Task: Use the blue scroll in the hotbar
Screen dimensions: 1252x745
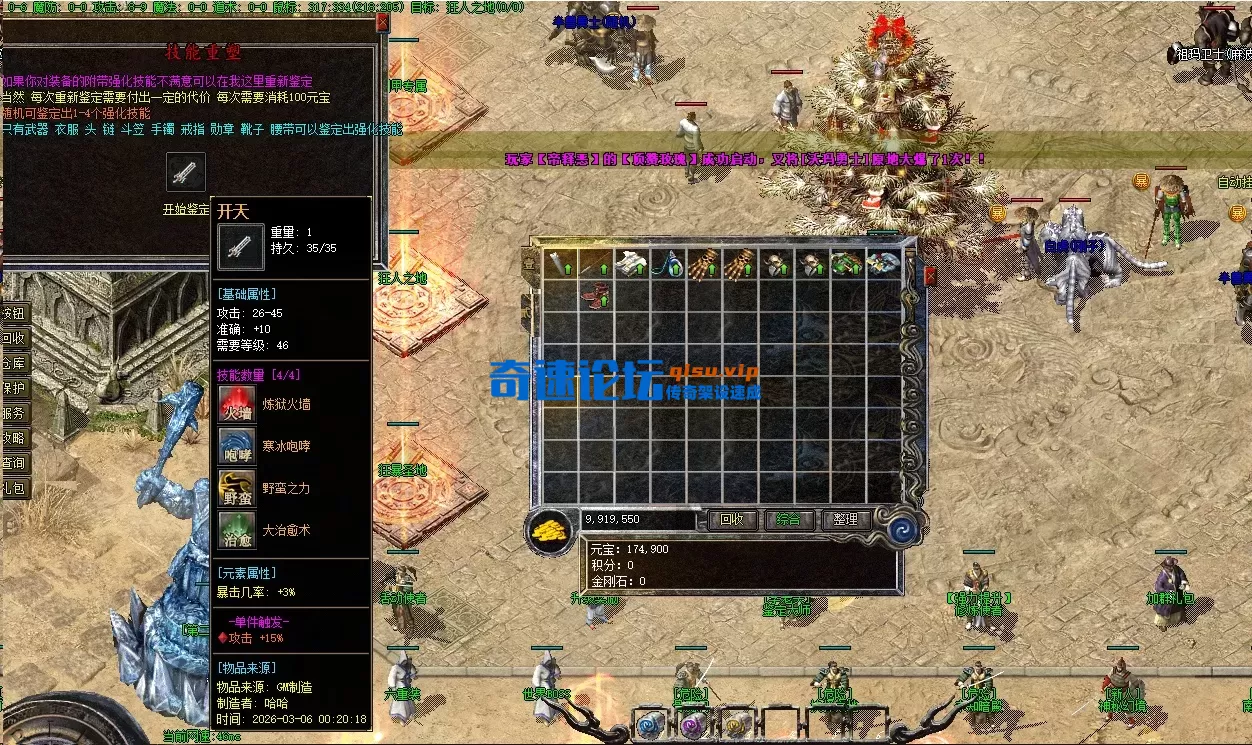Action: tap(650, 724)
